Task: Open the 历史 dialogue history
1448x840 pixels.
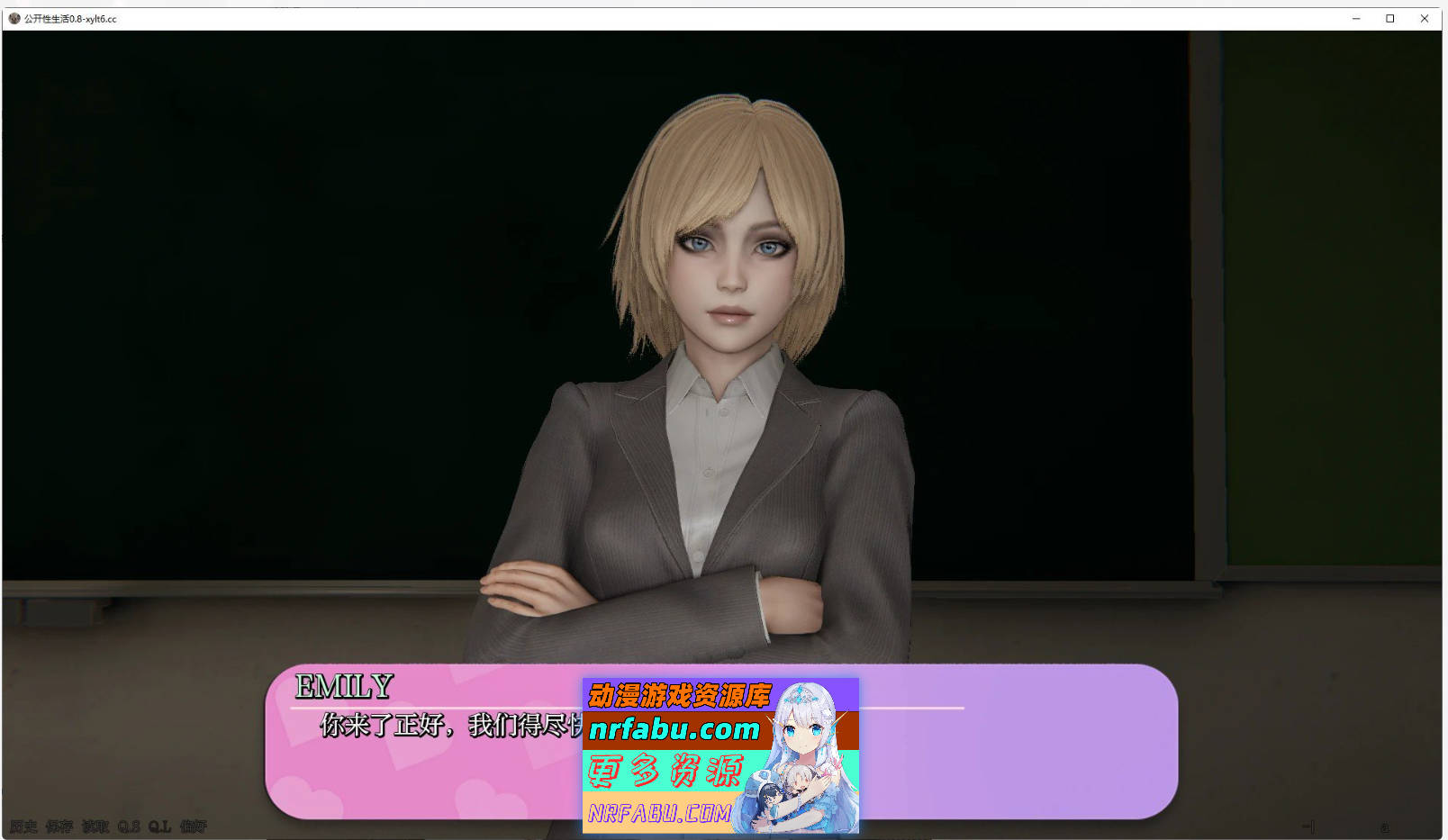Action: pos(24,826)
